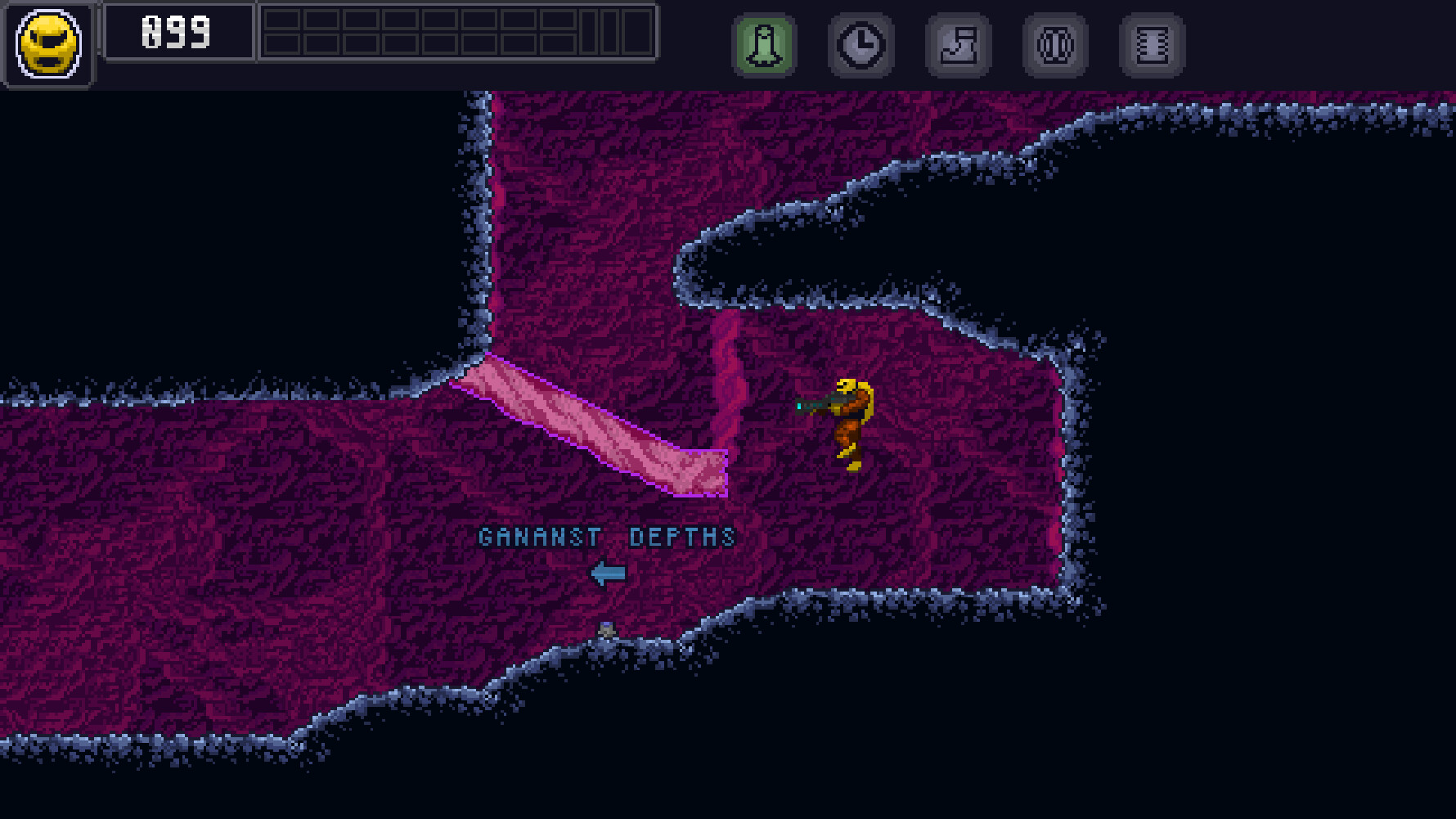The width and height of the screenshot is (1456, 819).
Task: Activate the boot upgrade icon
Action: point(957,45)
